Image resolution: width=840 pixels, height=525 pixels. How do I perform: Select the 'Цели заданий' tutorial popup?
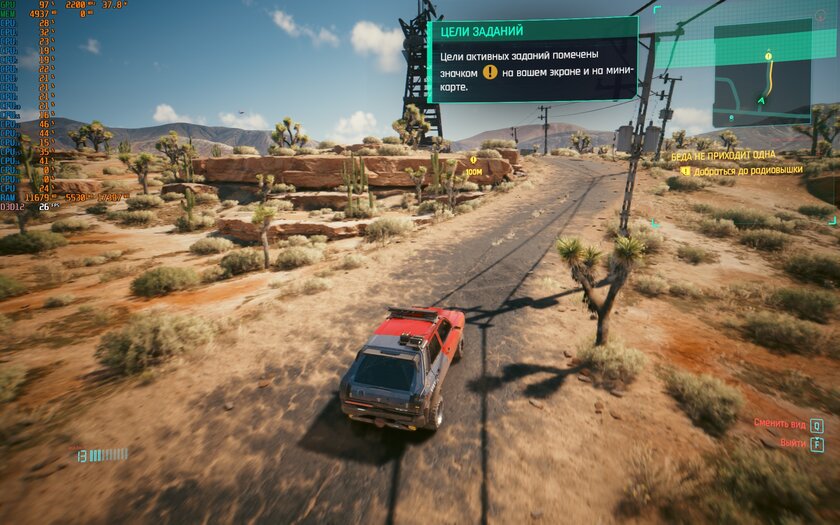point(532,59)
